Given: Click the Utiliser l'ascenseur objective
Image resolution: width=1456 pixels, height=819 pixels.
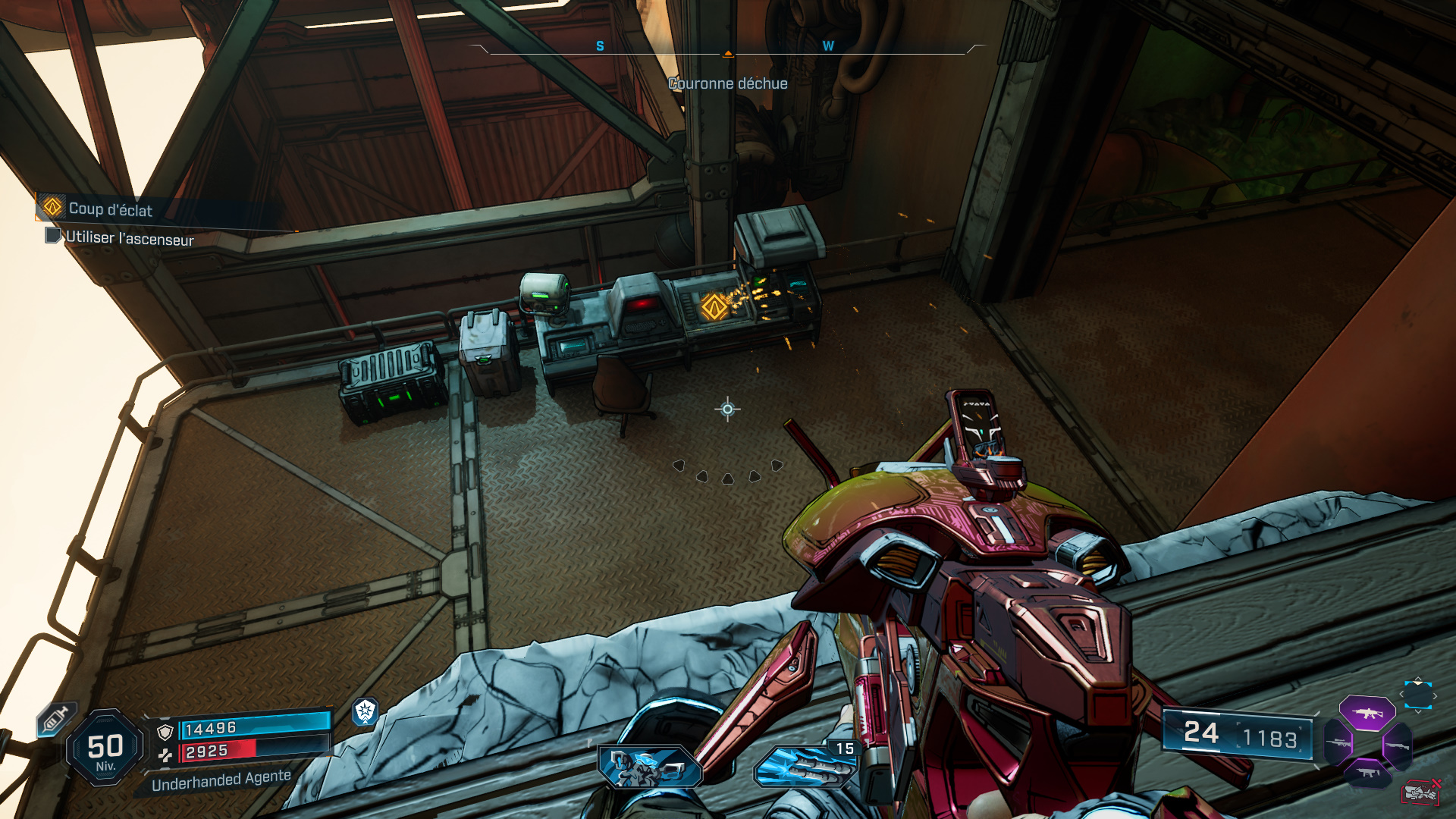Looking at the screenshot, I should tap(129, 238).
